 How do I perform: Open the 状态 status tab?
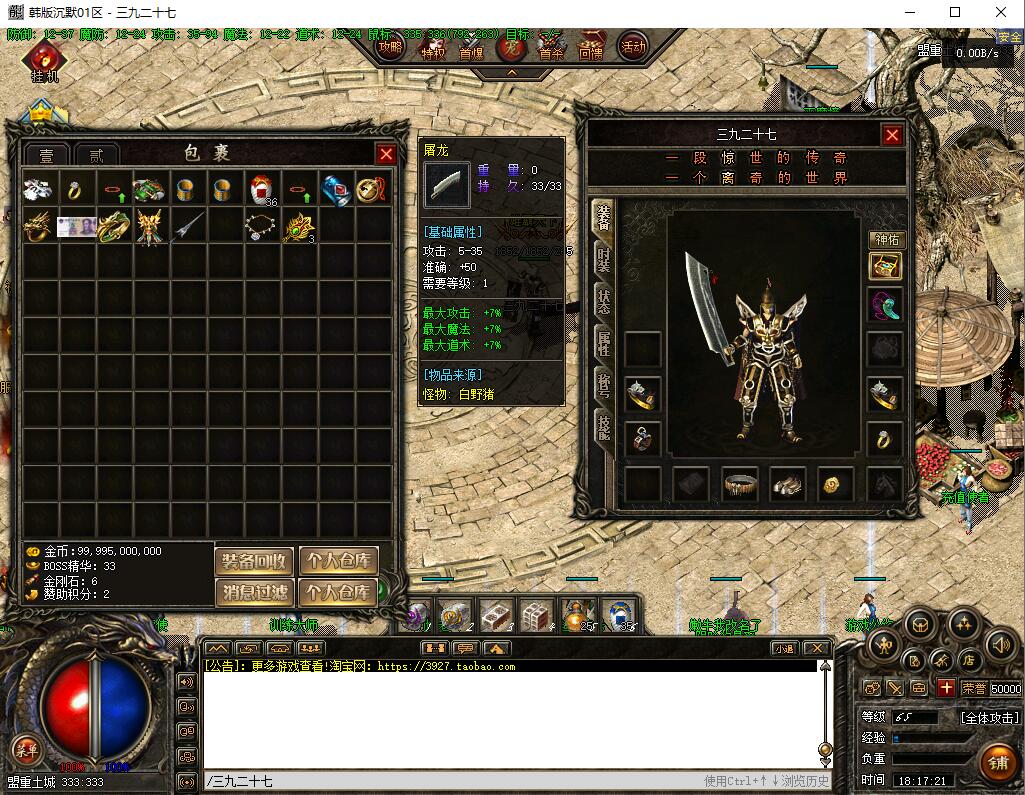604,303
